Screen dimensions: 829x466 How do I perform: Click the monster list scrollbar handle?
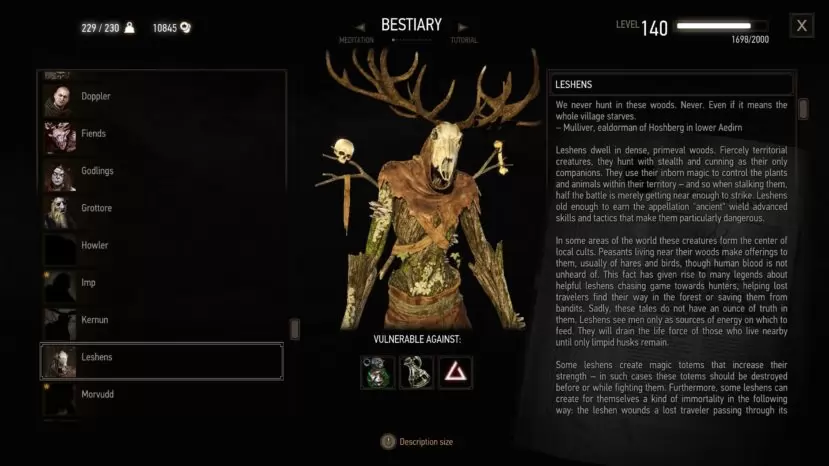[x=294, y=329]
